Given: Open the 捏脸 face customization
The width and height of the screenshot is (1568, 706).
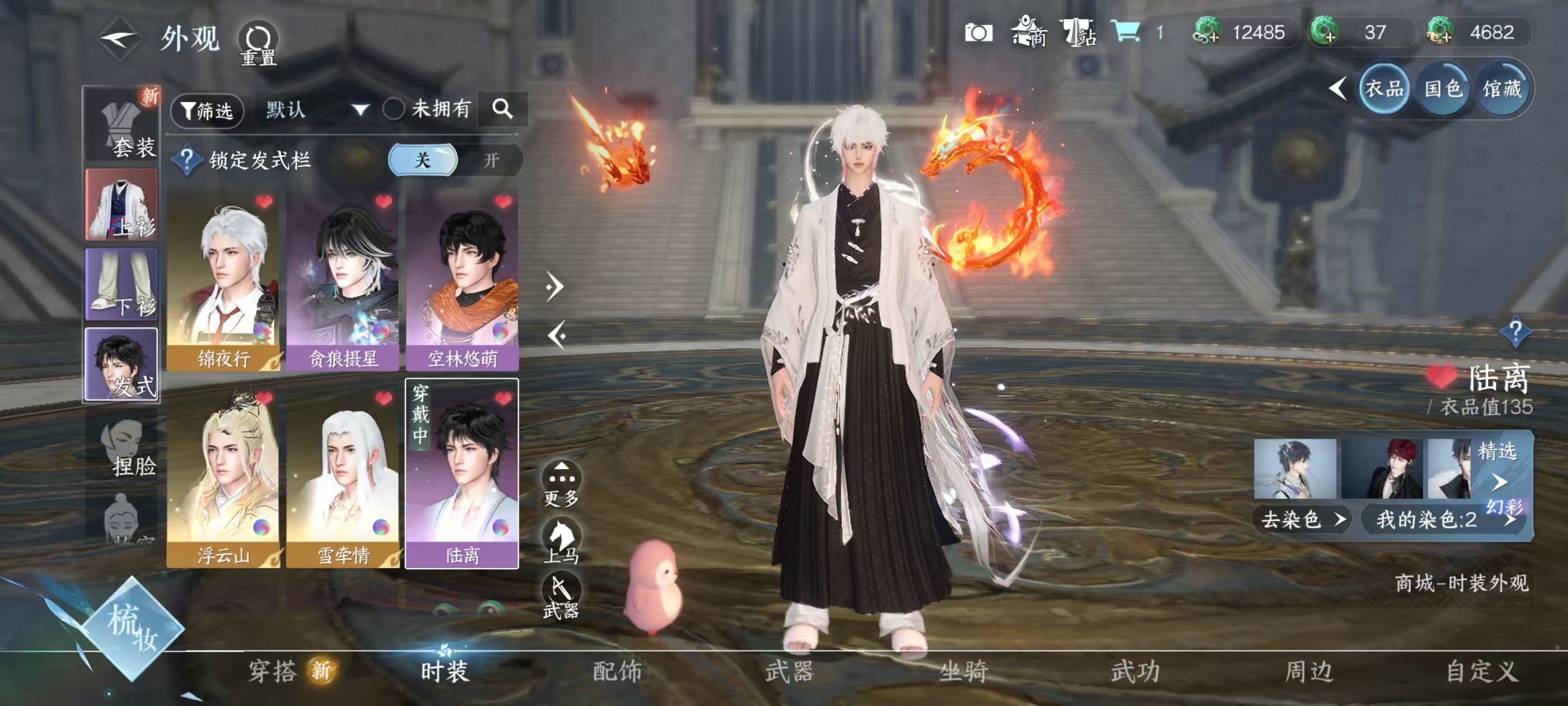Looking at the screenshot, I should tap(125, 449).
